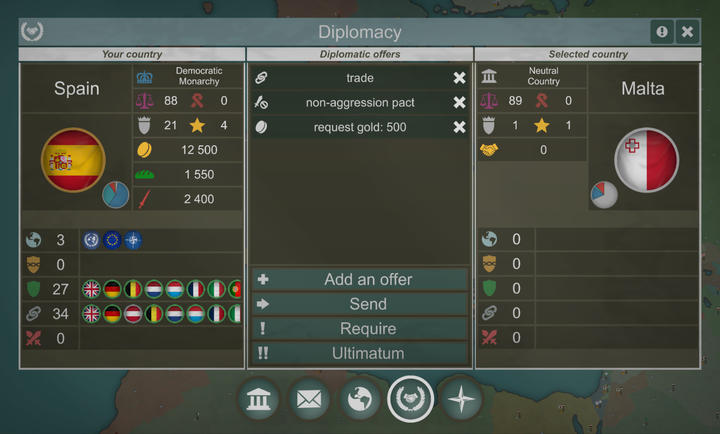This screenshot has width=720, height=434.
Task: Click the laurel wreath icon in title bar
Action: coord(32,32)
